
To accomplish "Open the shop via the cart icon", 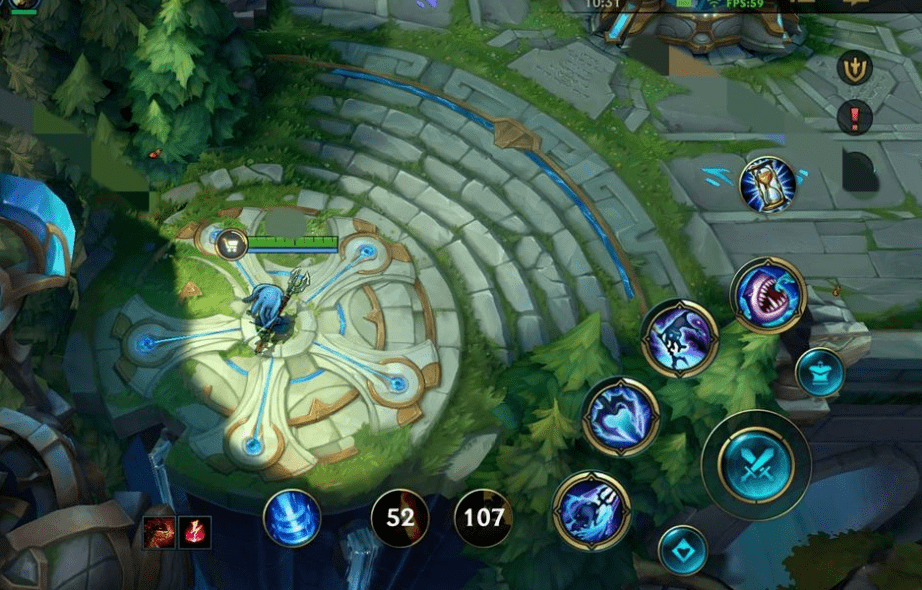I will (232, 243).
